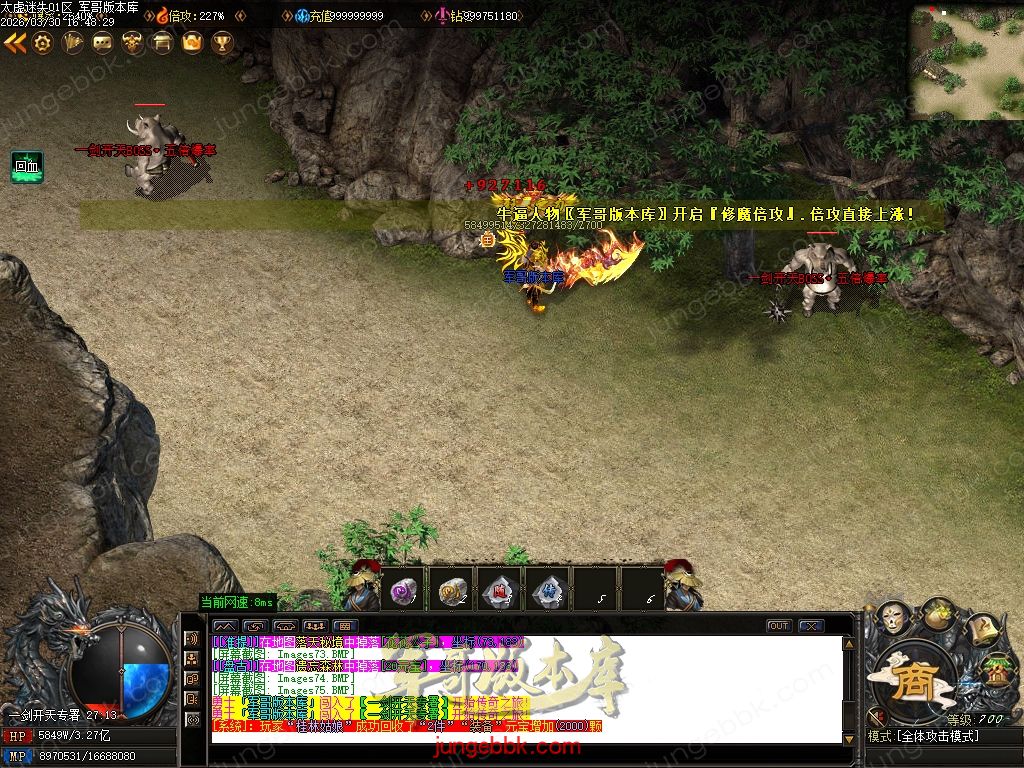This screenshot has height=768, width=1024.
Task: Use the blue item in hotbar slot 4
Action: (548, 592)
